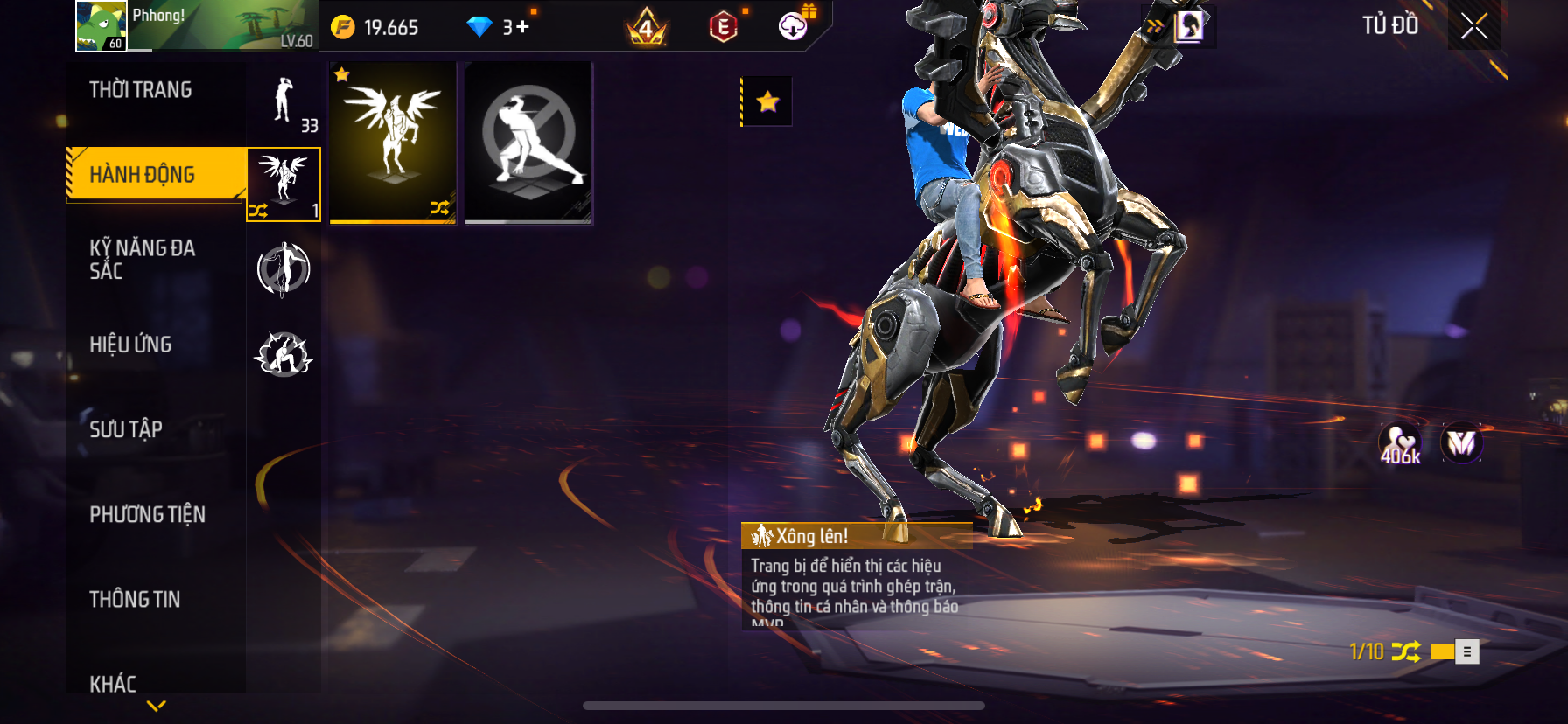Tap the player profile avatar
The width and height of the screenshot is (1568, 724).
101,26
